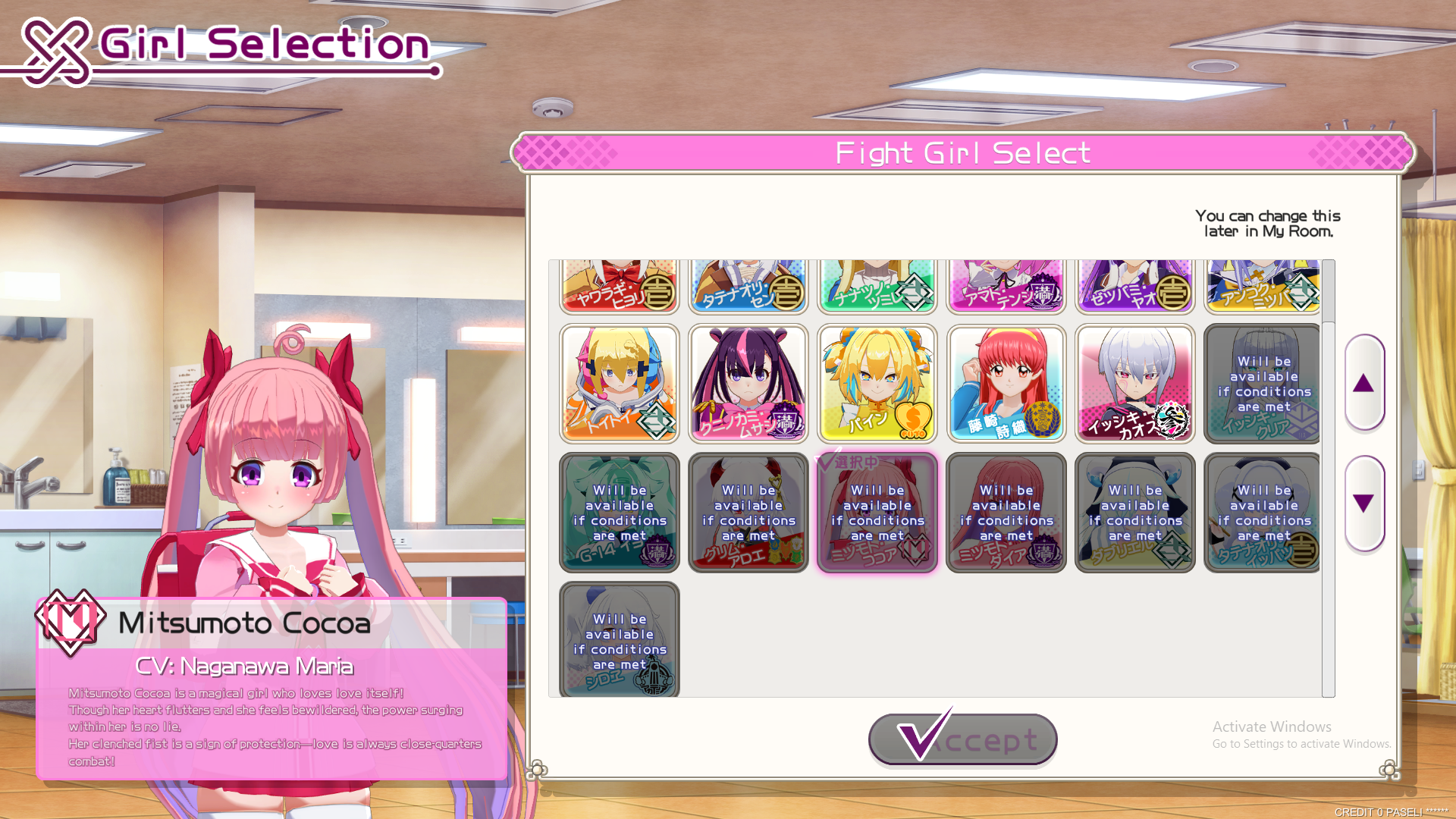Pick the partially visible girl with red bow
This screenshot has width=1456, height=819.
pos(619,286)
